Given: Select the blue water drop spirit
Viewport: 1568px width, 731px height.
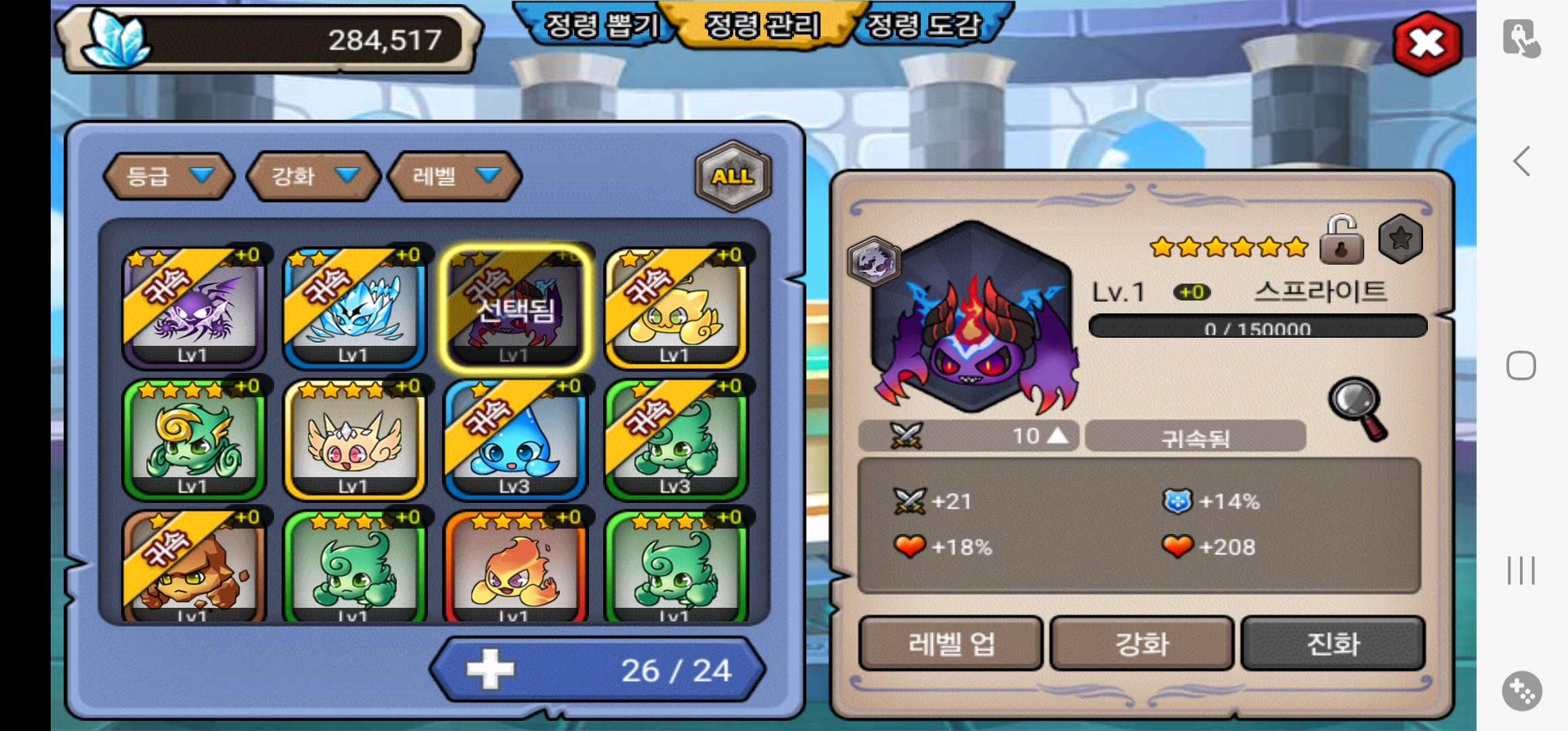Looking at the screenshot, I should pyautogui.click(x=515, y=439).
